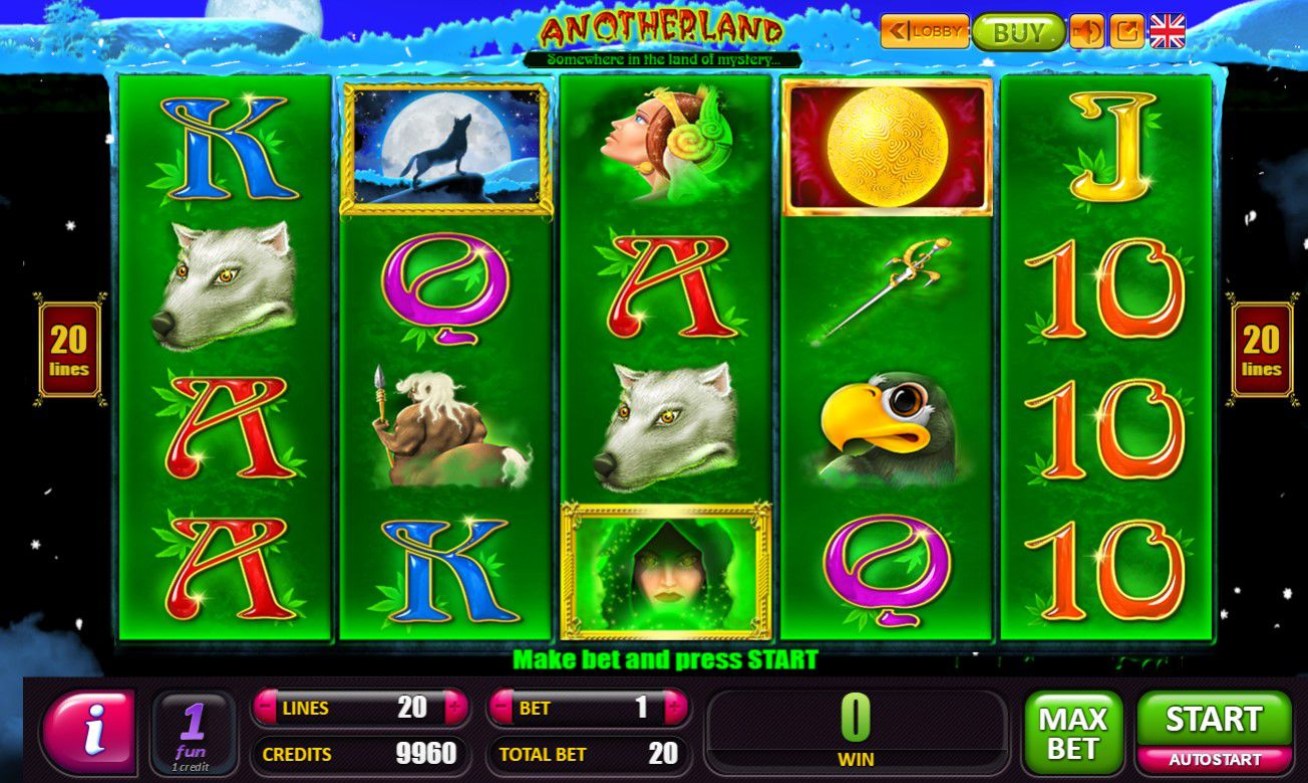Select the 1 fun credit denomination
Viewport: 1308px width, 783px height.
coord(193,731)
